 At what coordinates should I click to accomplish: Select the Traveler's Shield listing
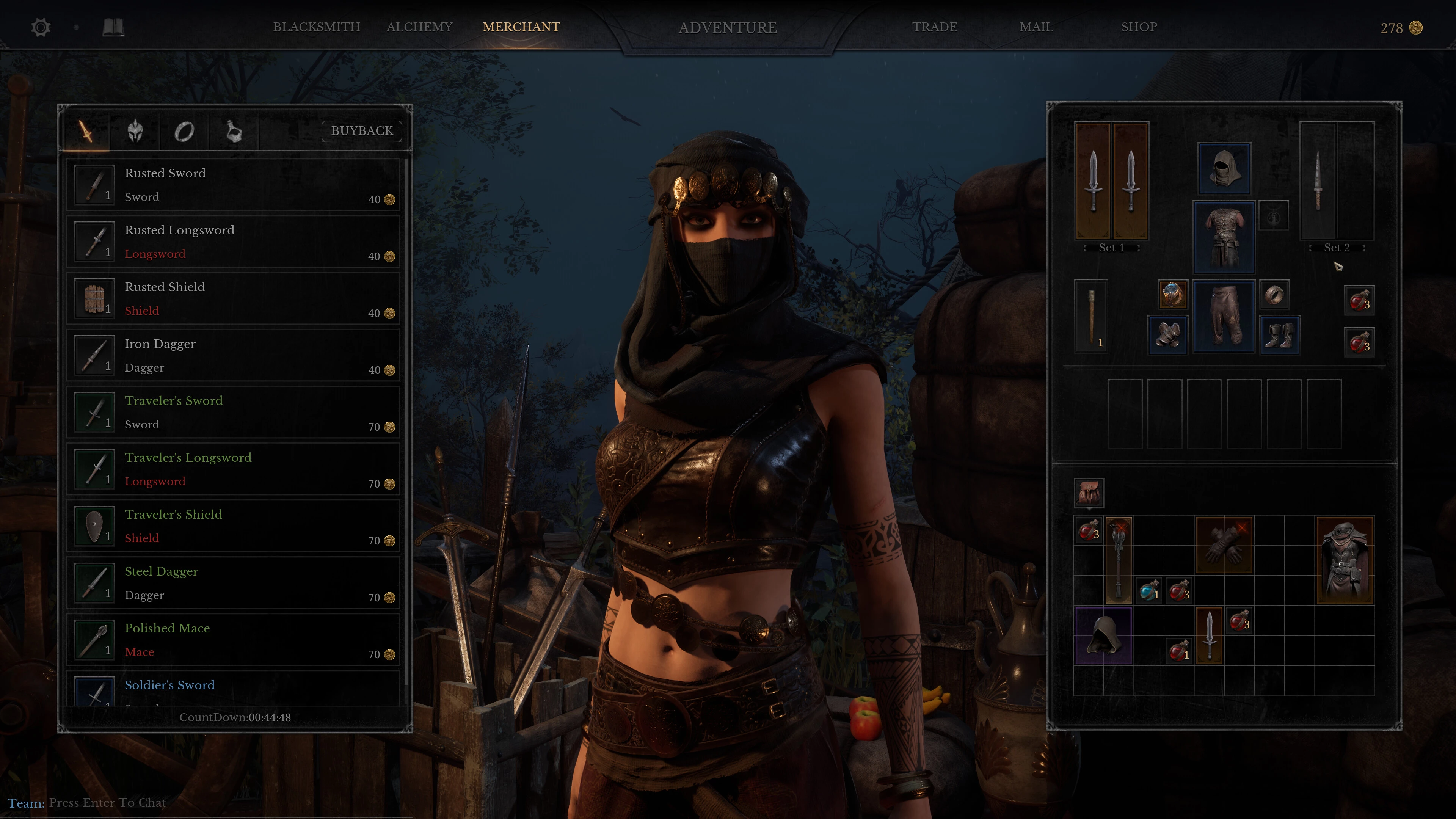pyautogui.click(x=234, y=526)
